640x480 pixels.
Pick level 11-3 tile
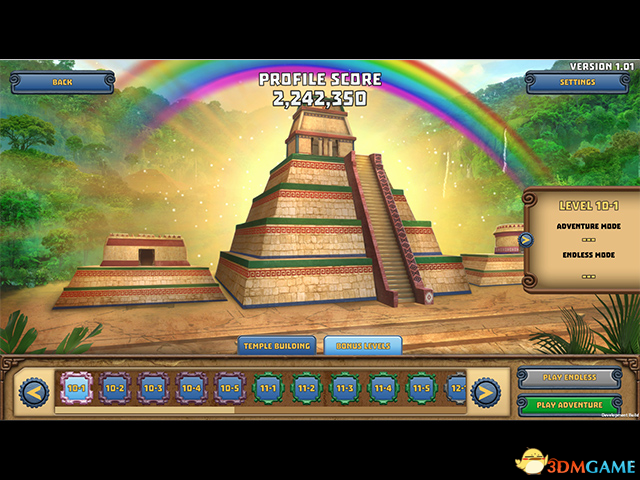coord(344,388)
